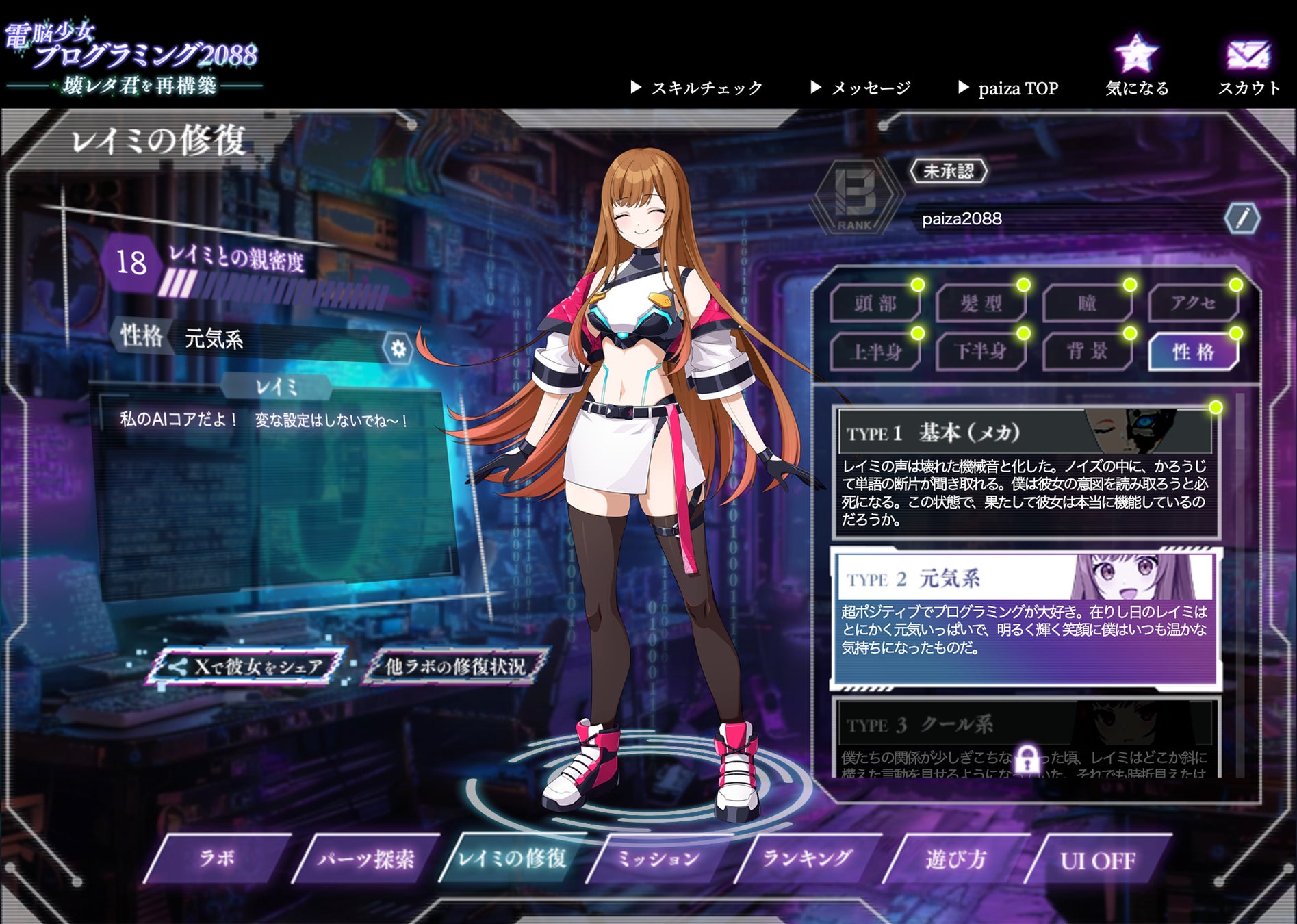View 他ラボの修復状況
This screenshot has height=924, width=1297.
[x=455, y=666]
